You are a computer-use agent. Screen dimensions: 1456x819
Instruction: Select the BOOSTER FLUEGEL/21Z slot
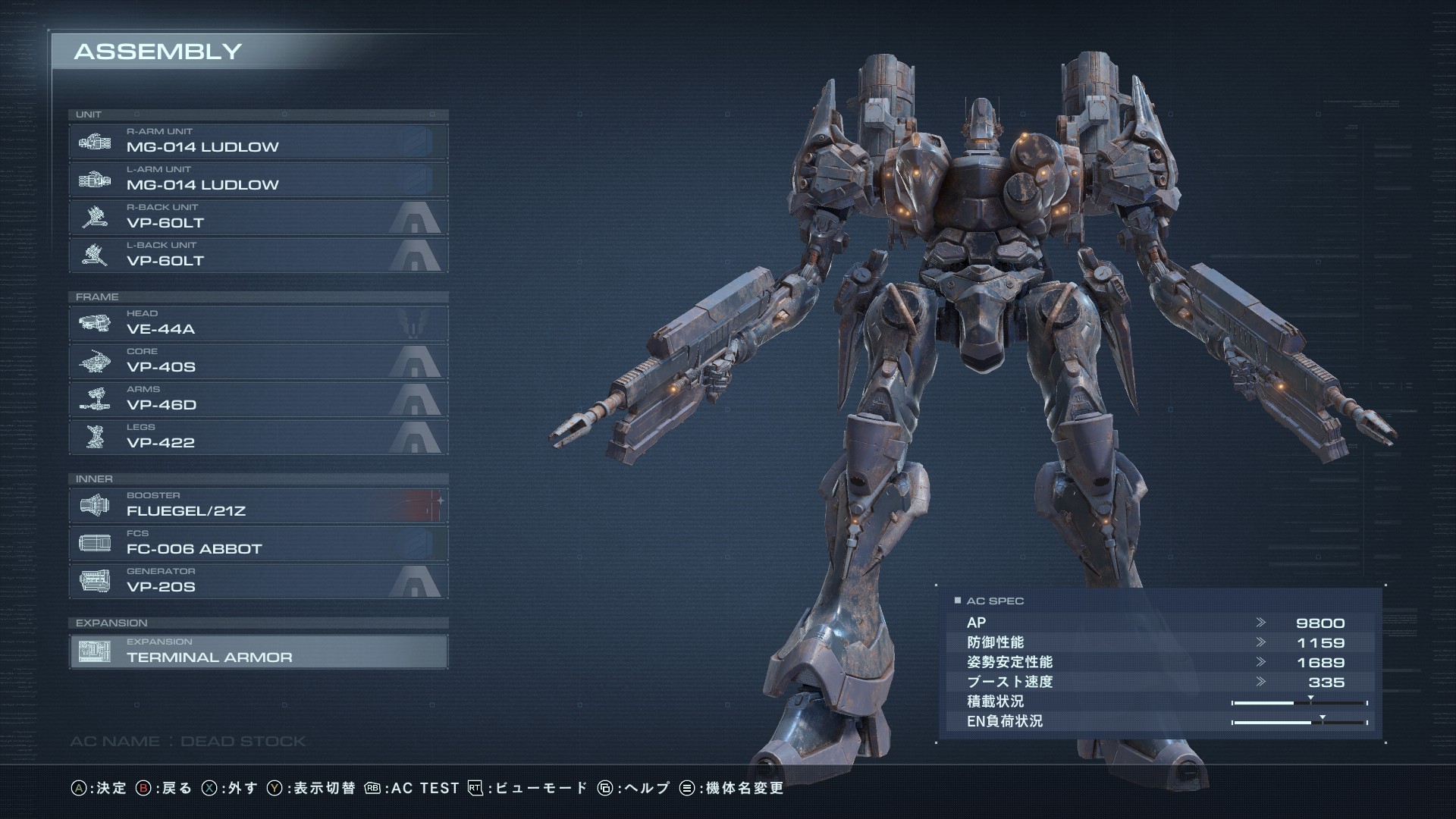[258, 506]
